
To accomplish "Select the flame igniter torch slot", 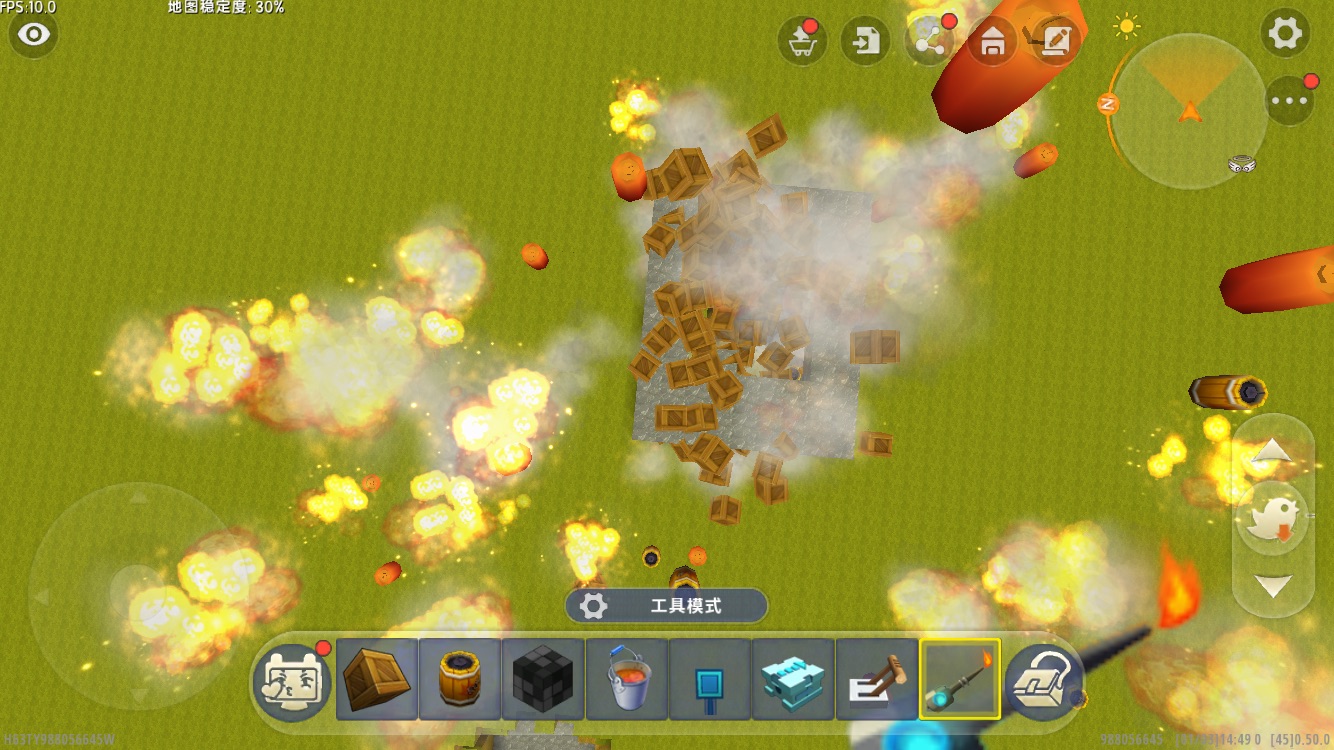I will pyautogui.click(x=960, y=679).
